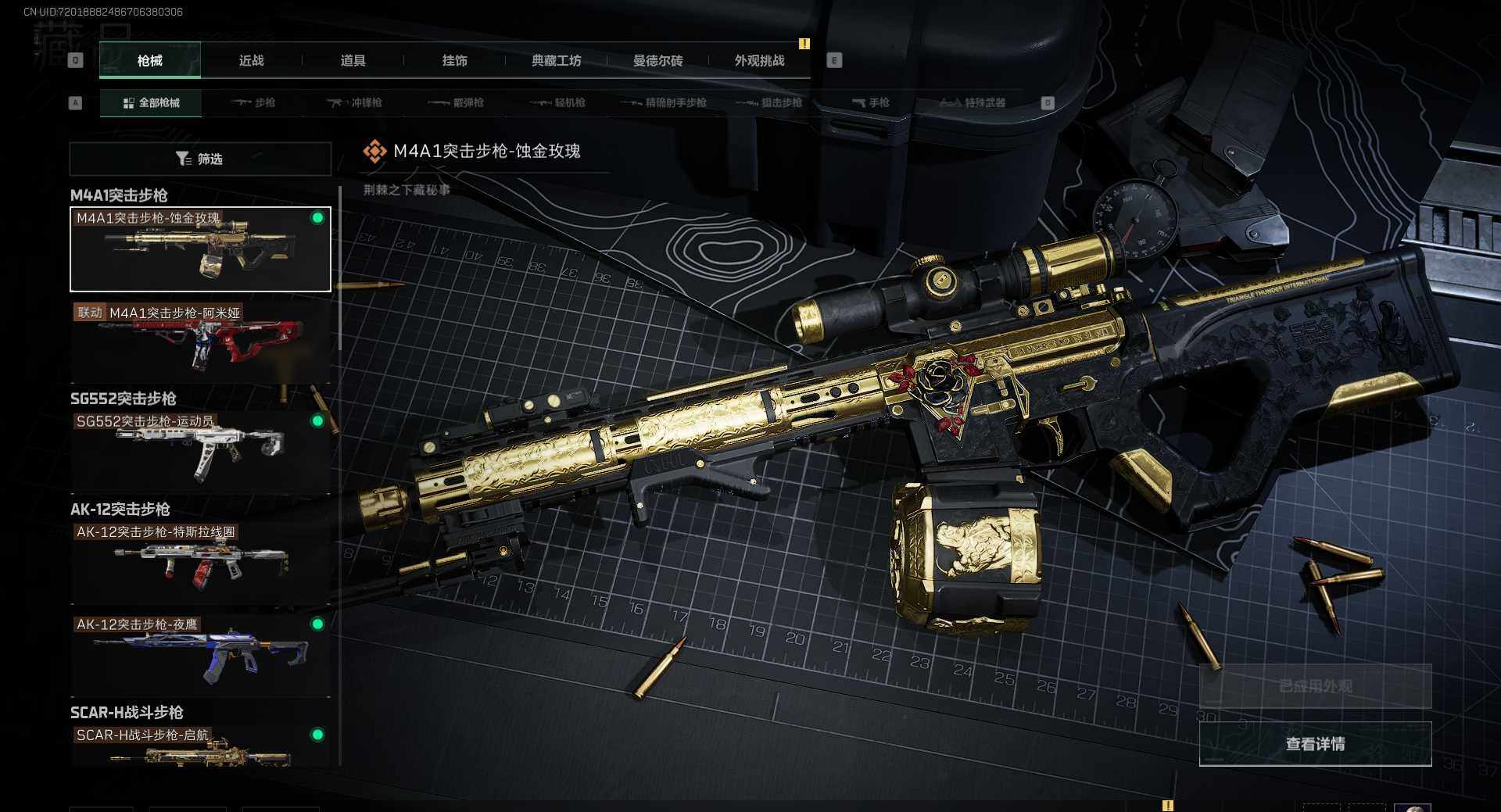Select the 挂饰 charms tab
Image resolution: width=1501 pixels, height=812 pixels.
coord(454,61)
